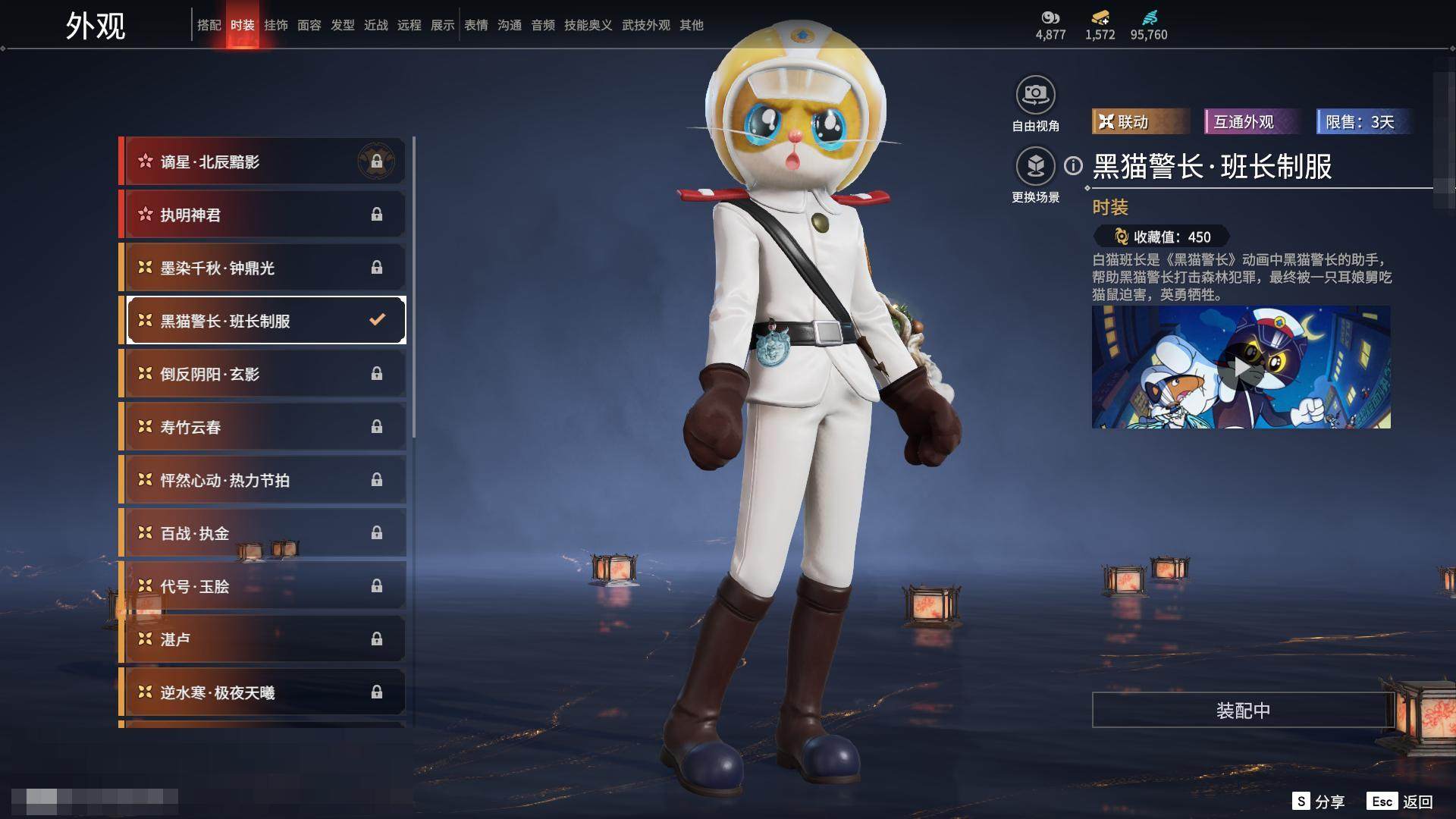Image resolution: width=1456 pixels, height=819 pixels.
Task: Play the 黑猫警长 preview video
Action: point(1241,368)
